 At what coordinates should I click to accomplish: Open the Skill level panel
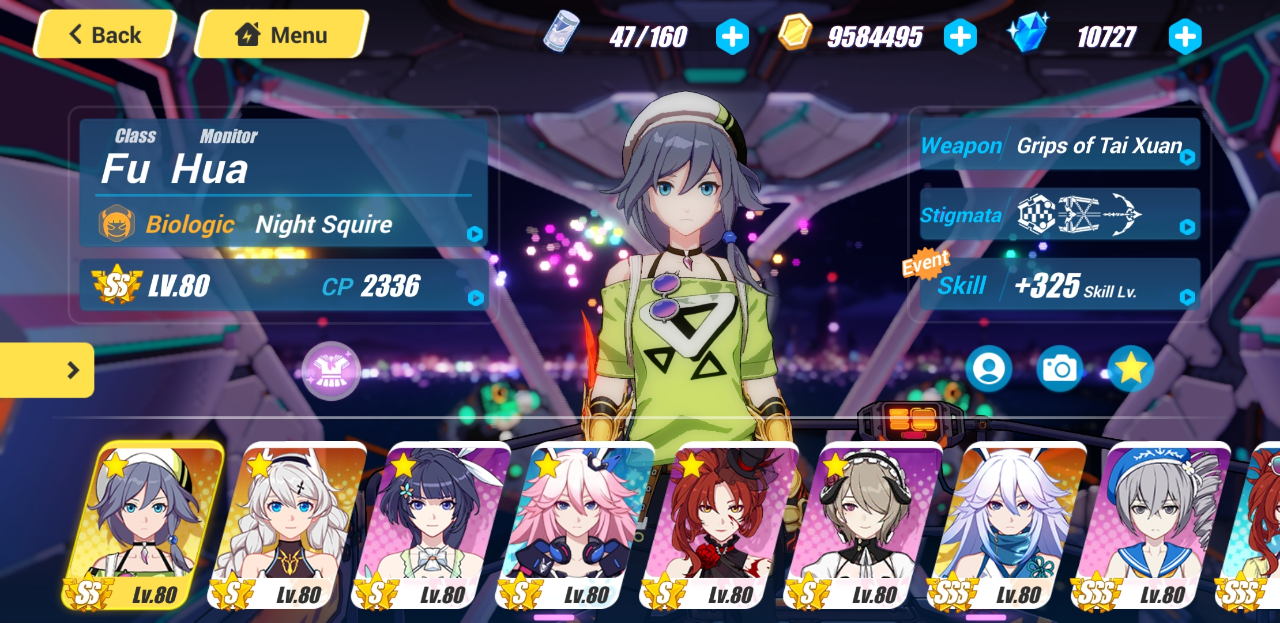point(1058,286)
